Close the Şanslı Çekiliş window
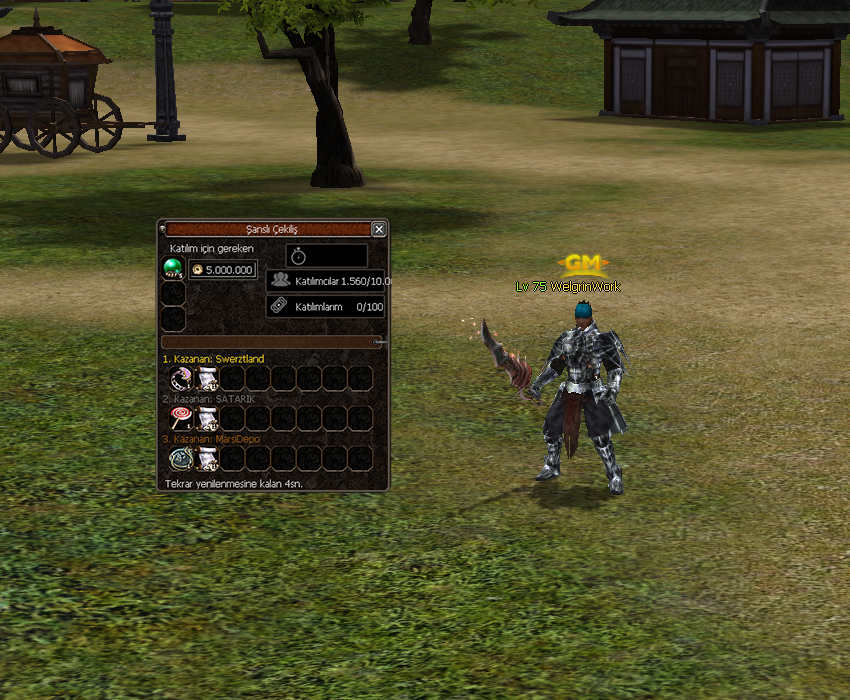 [379, 229]
